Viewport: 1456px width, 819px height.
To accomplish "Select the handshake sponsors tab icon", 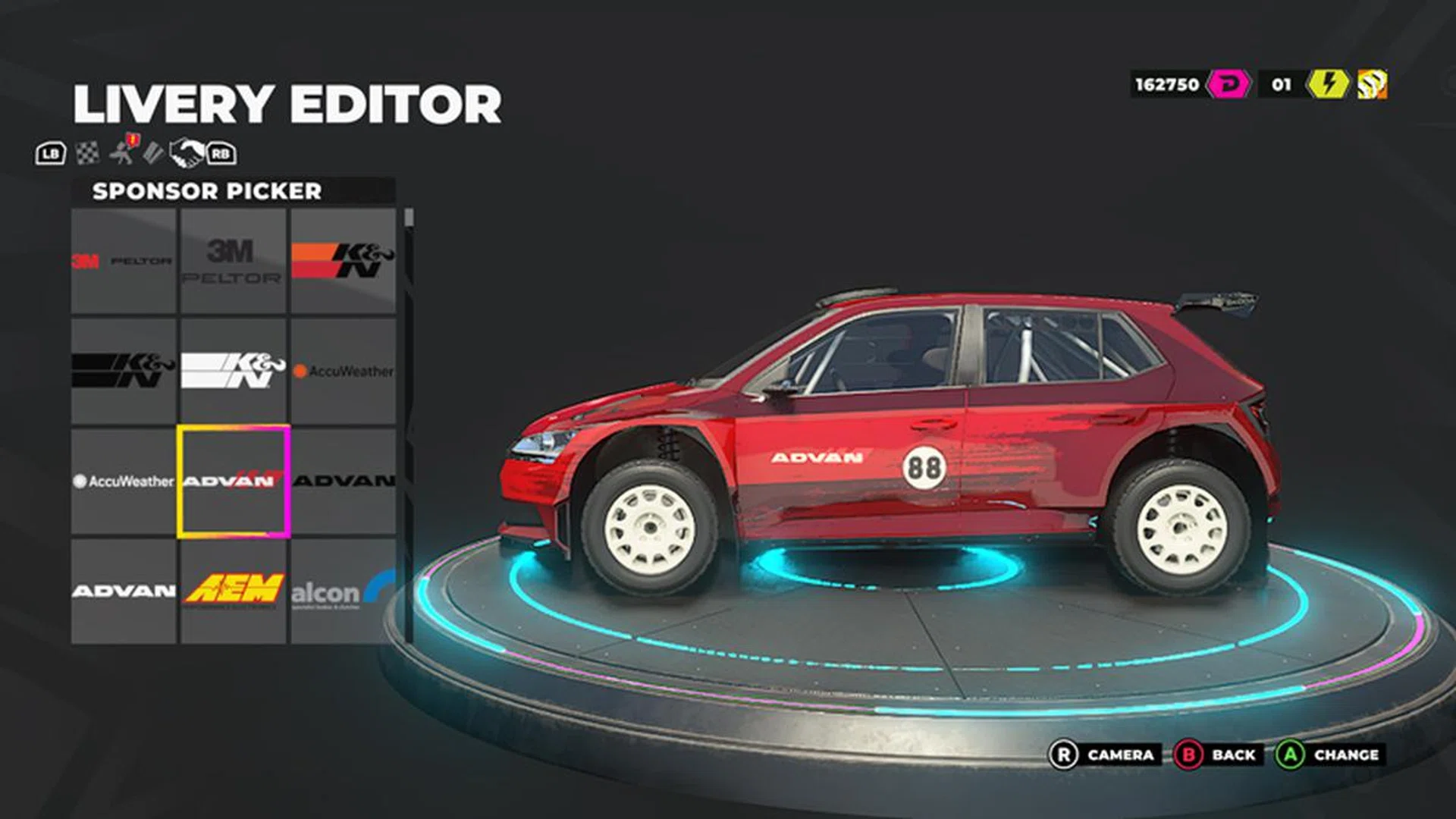I will pyautogui.click(x=189, y=153).
